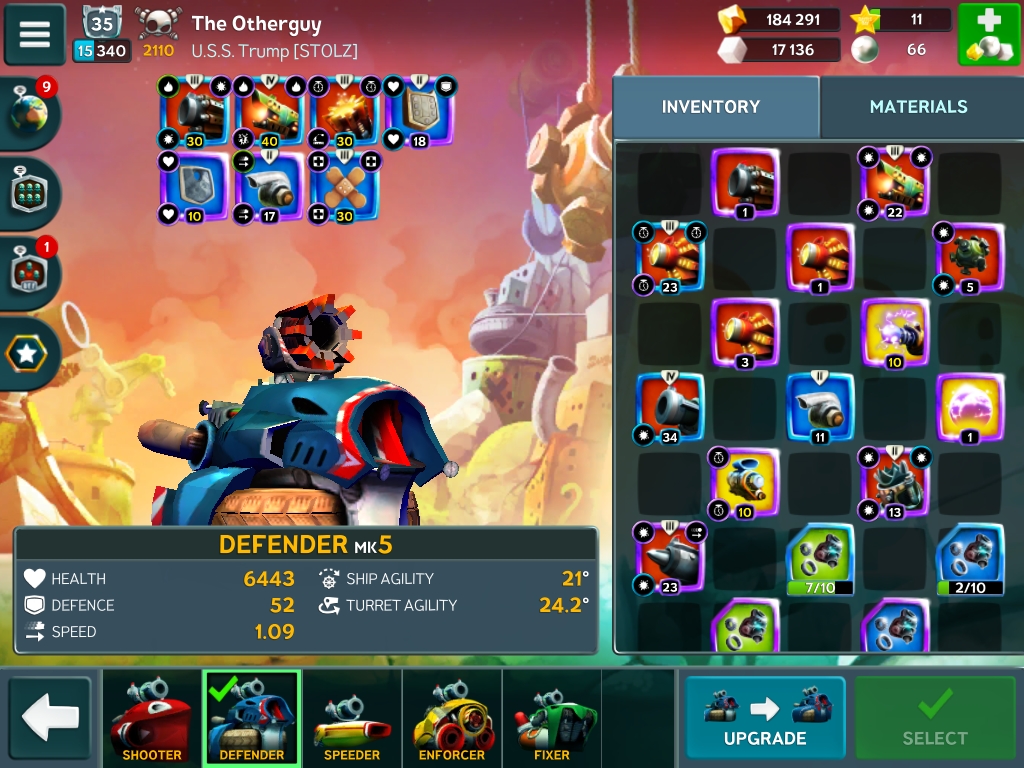Screen dimensions: 1024x768
Task: Select the Fixer ship
Action: pyautogui.click(x=552, y=717)
